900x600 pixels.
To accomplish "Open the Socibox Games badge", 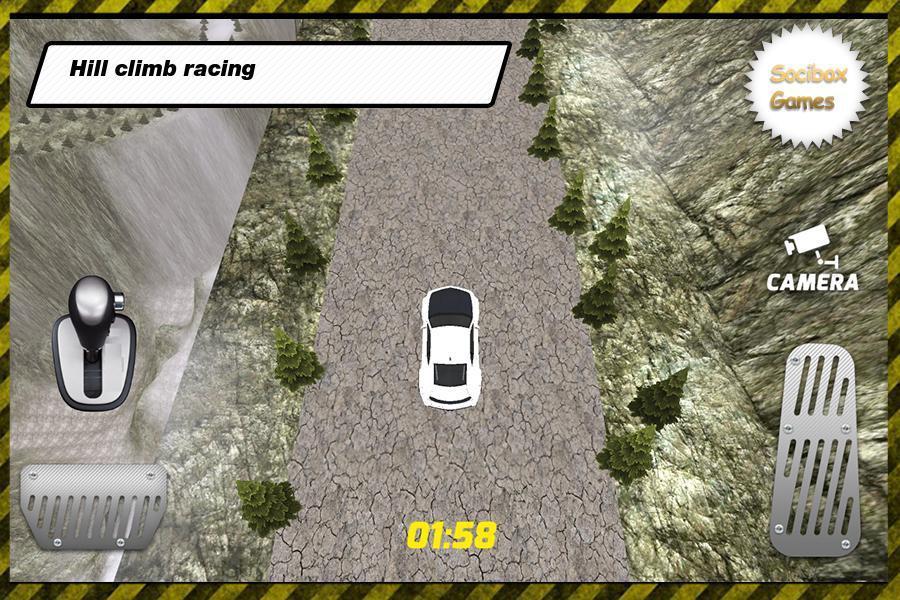I will click(x=805, y=87).
